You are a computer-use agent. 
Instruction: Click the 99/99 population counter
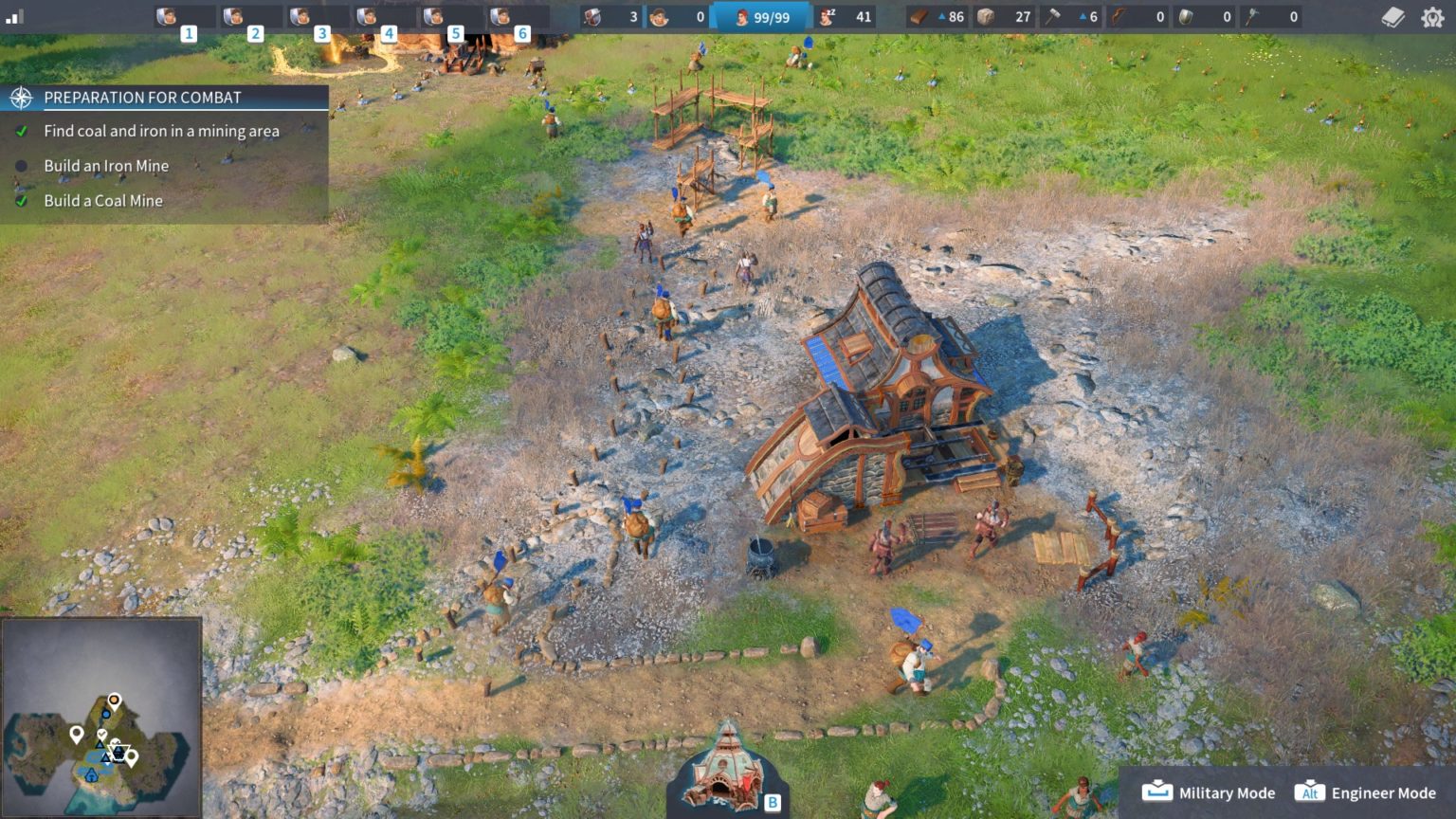tap(762, 17)
